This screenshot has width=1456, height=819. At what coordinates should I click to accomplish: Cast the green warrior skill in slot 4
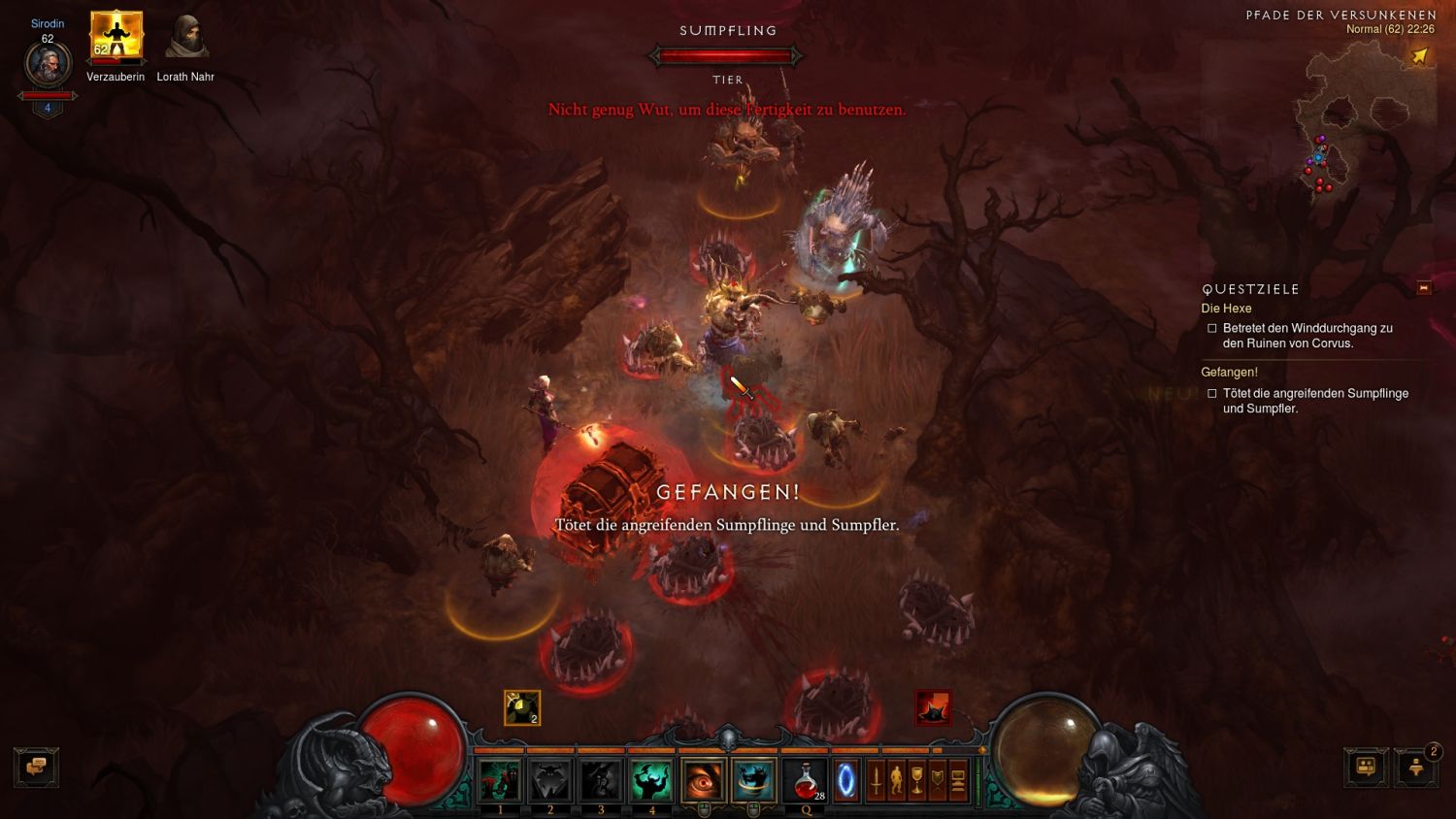(651, 780)
